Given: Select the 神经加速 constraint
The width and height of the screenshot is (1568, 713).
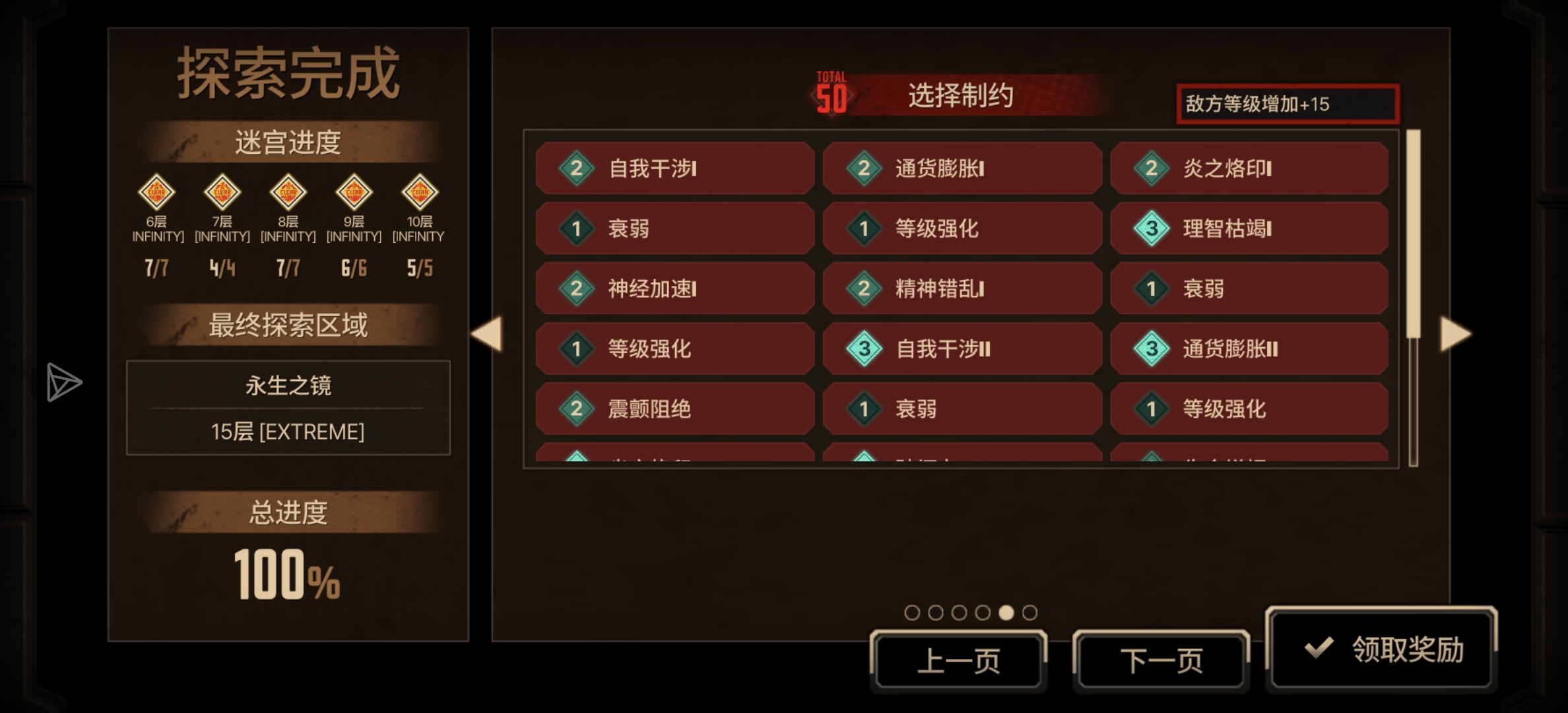Looking at the screenshot, I should pyautogui.click(x=673, y=289).
